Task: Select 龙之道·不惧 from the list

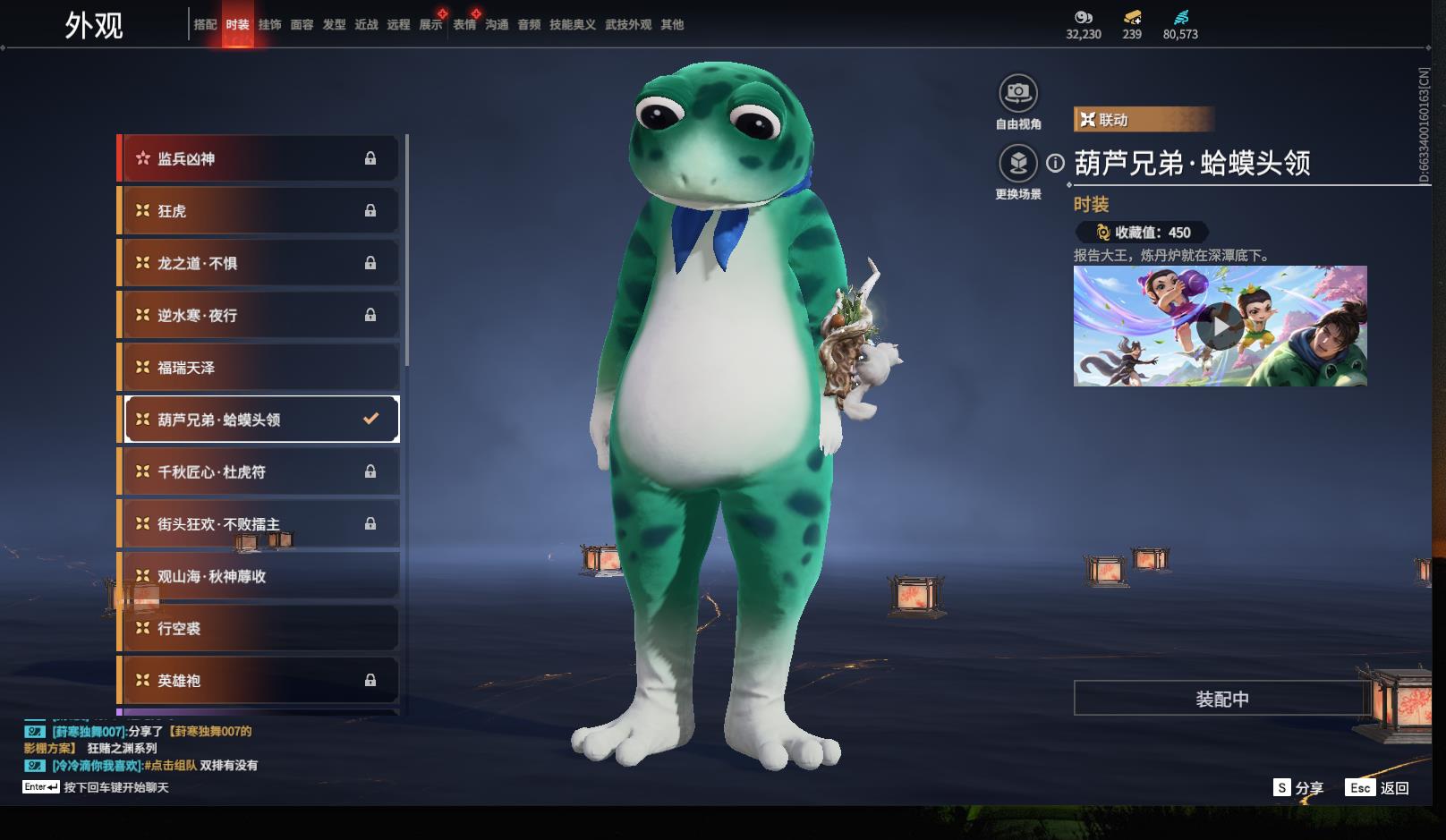Action: [259, 263]
